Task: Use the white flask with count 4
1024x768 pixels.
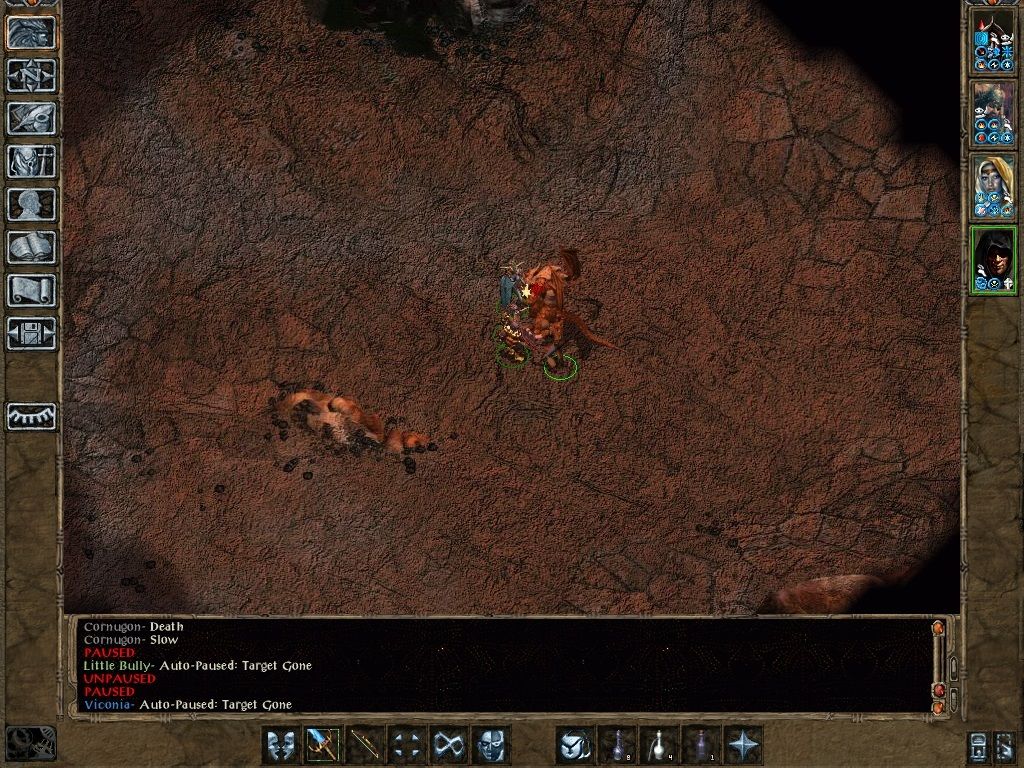Action: click(660, 745)
